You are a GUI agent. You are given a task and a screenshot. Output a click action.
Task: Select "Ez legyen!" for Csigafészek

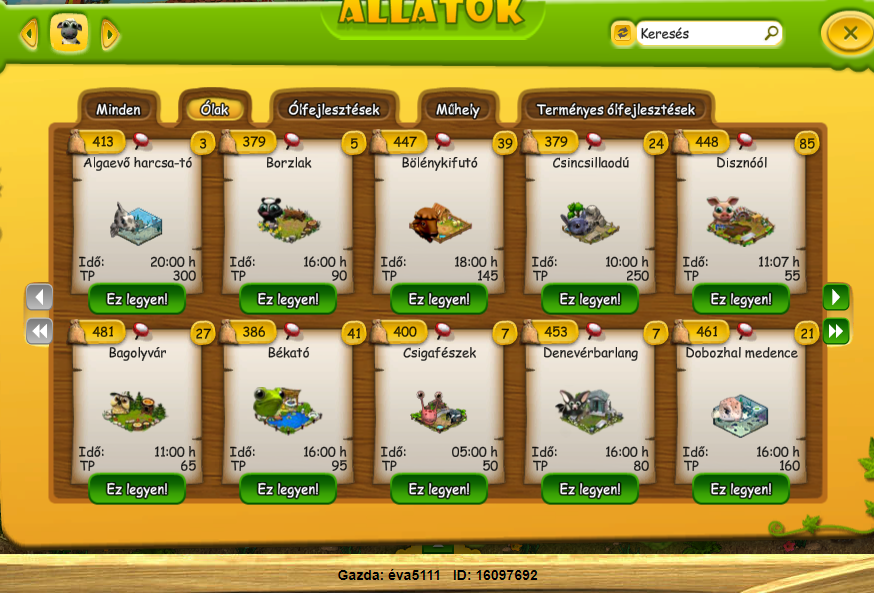(x=439, y=489)
